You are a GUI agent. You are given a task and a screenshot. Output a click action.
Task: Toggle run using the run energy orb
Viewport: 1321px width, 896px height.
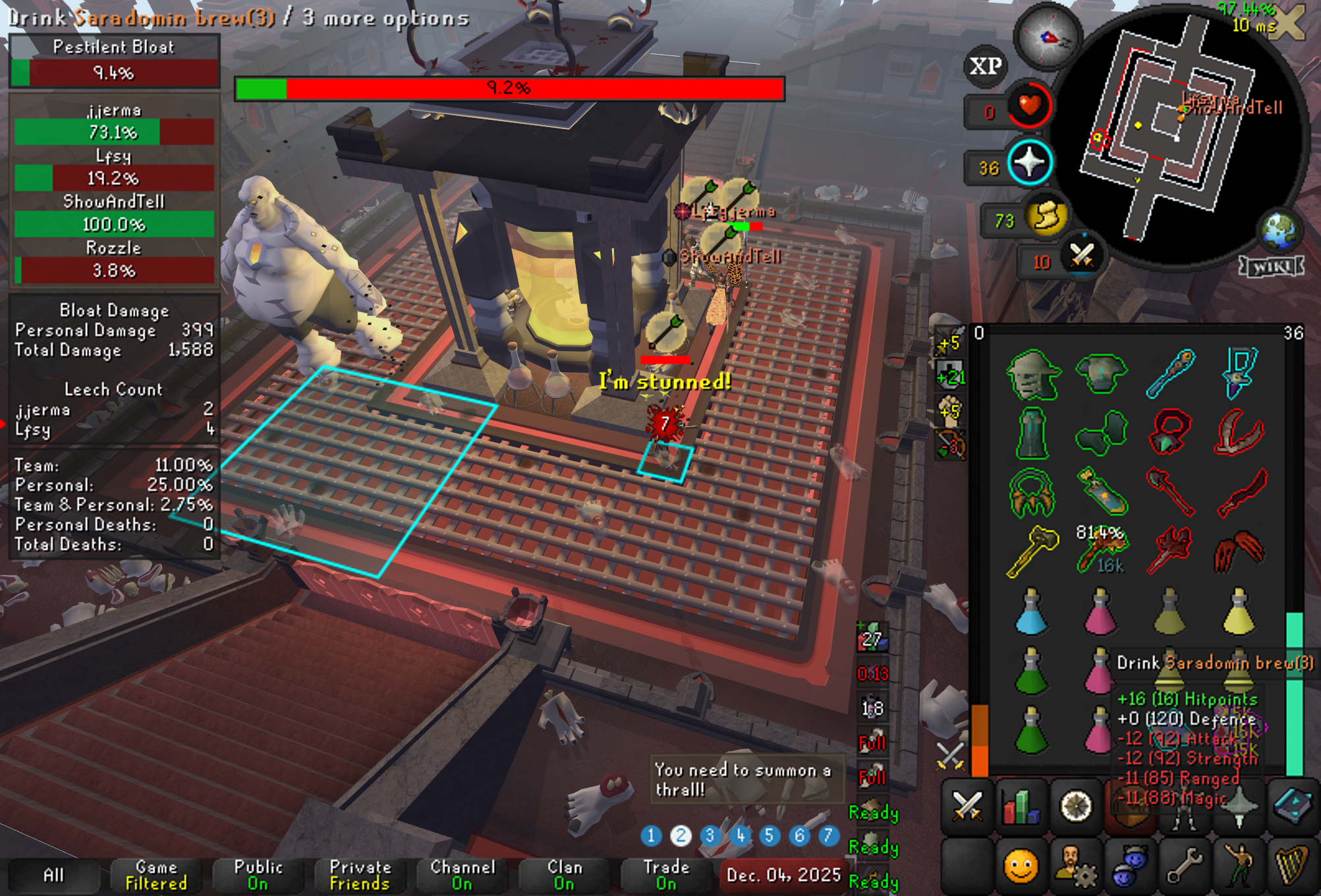click(1046, 216)
